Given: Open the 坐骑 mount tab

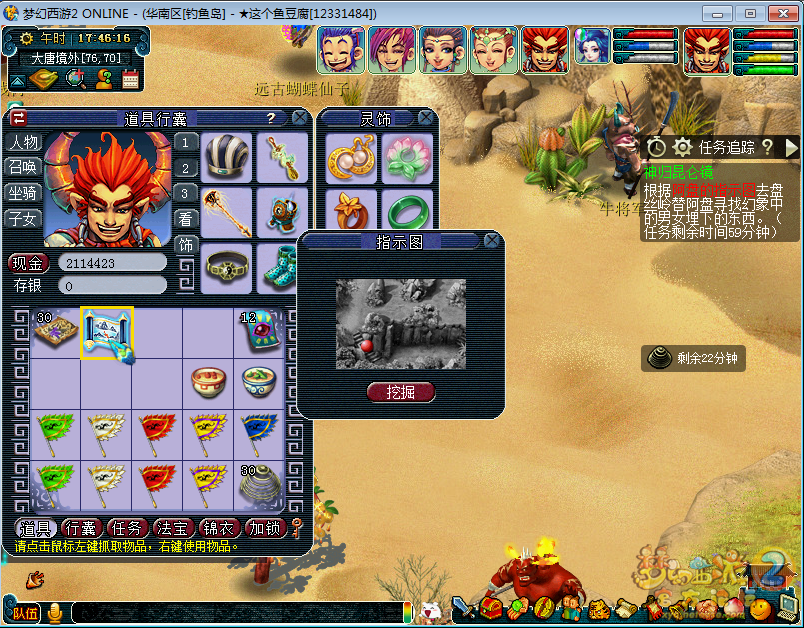Looking at the screenshot, I should 23,193.
